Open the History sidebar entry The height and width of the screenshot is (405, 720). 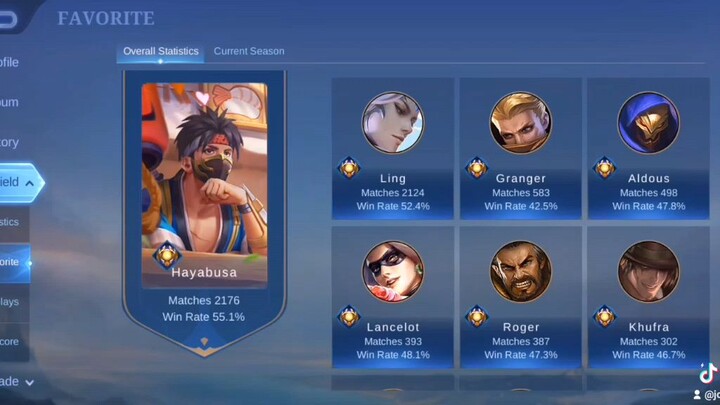click(12, 142)
